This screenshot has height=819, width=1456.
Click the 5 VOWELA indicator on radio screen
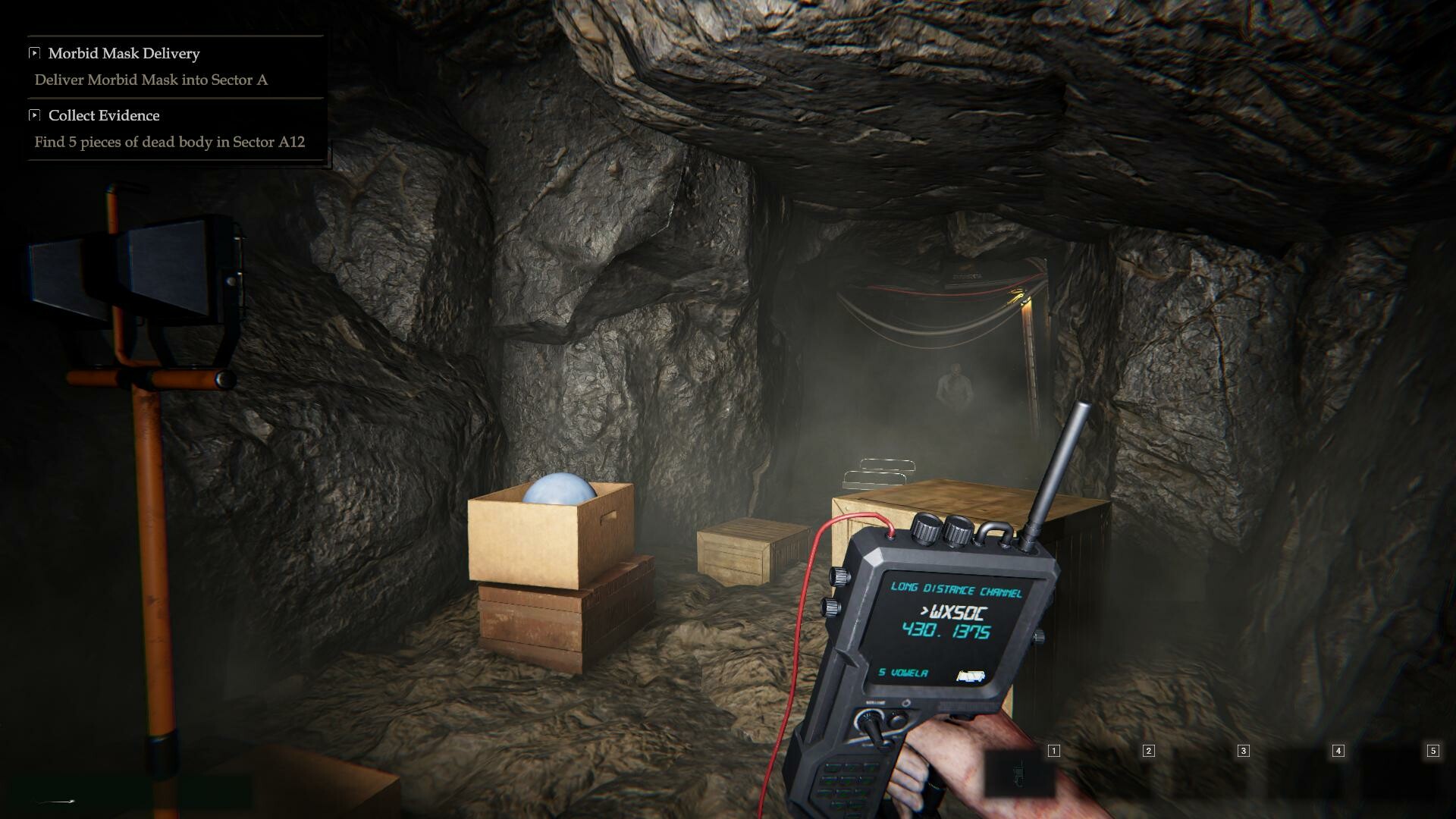coord(903,673)
